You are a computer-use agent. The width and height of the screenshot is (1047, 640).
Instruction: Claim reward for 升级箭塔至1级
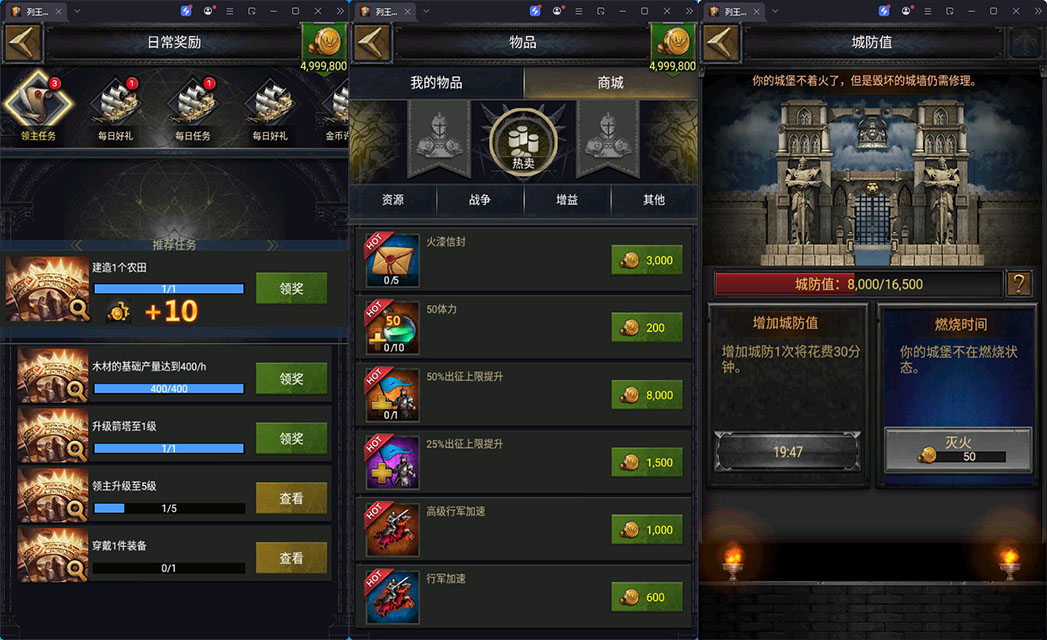pos(291,438)
